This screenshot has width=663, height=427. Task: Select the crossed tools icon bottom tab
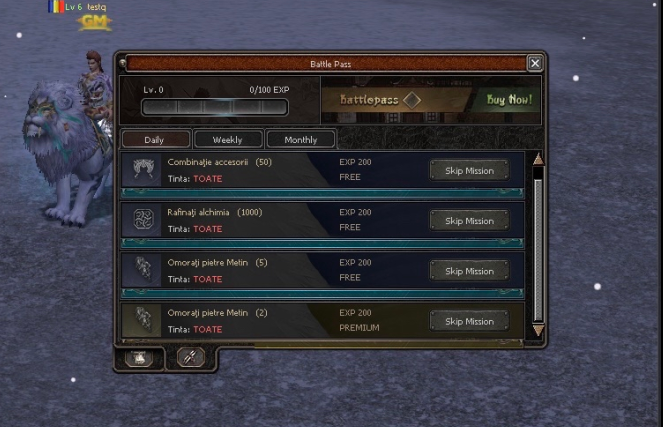click(190, 357)
